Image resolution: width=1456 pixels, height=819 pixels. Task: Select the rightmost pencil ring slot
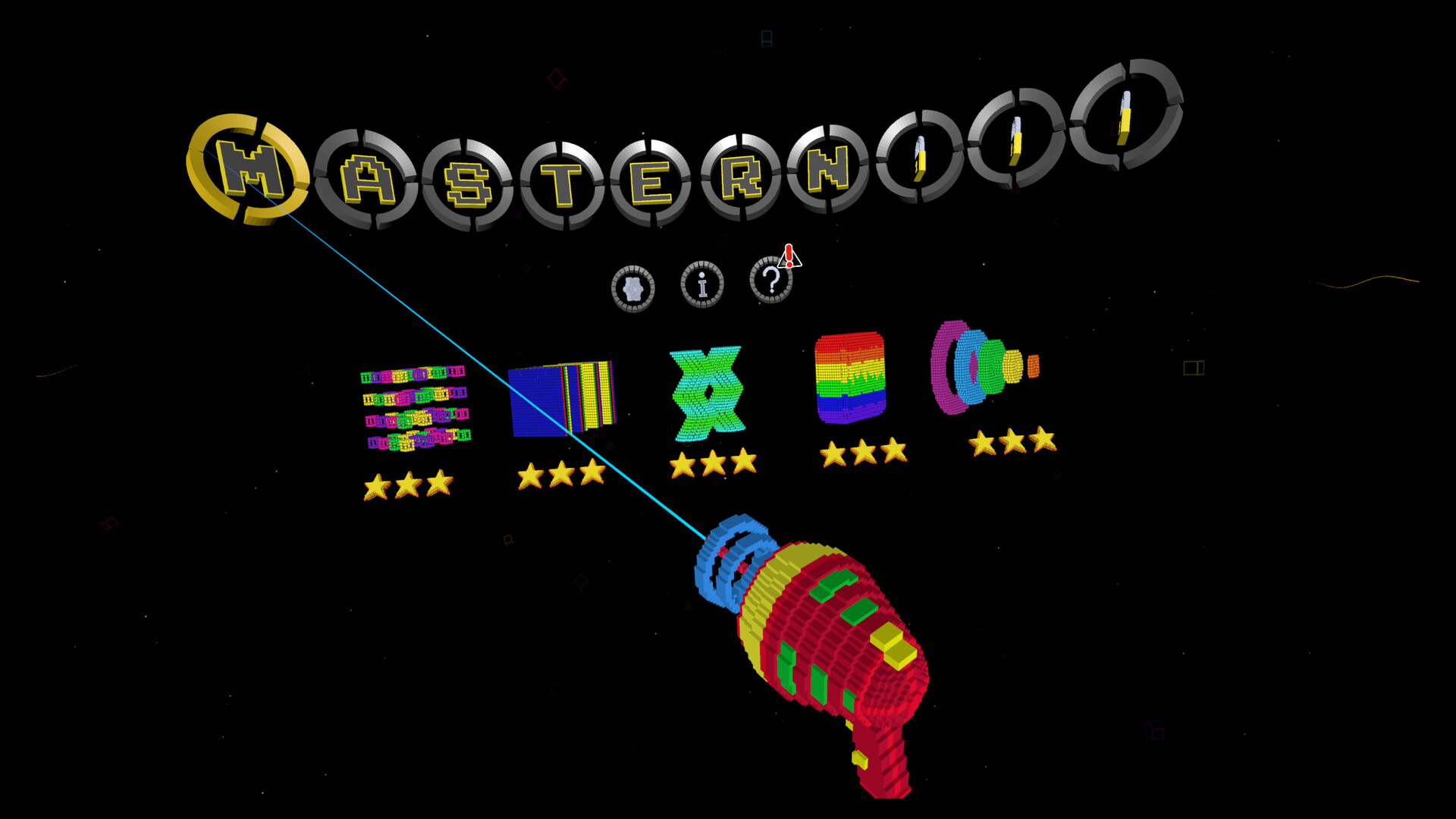(1125, 114)
